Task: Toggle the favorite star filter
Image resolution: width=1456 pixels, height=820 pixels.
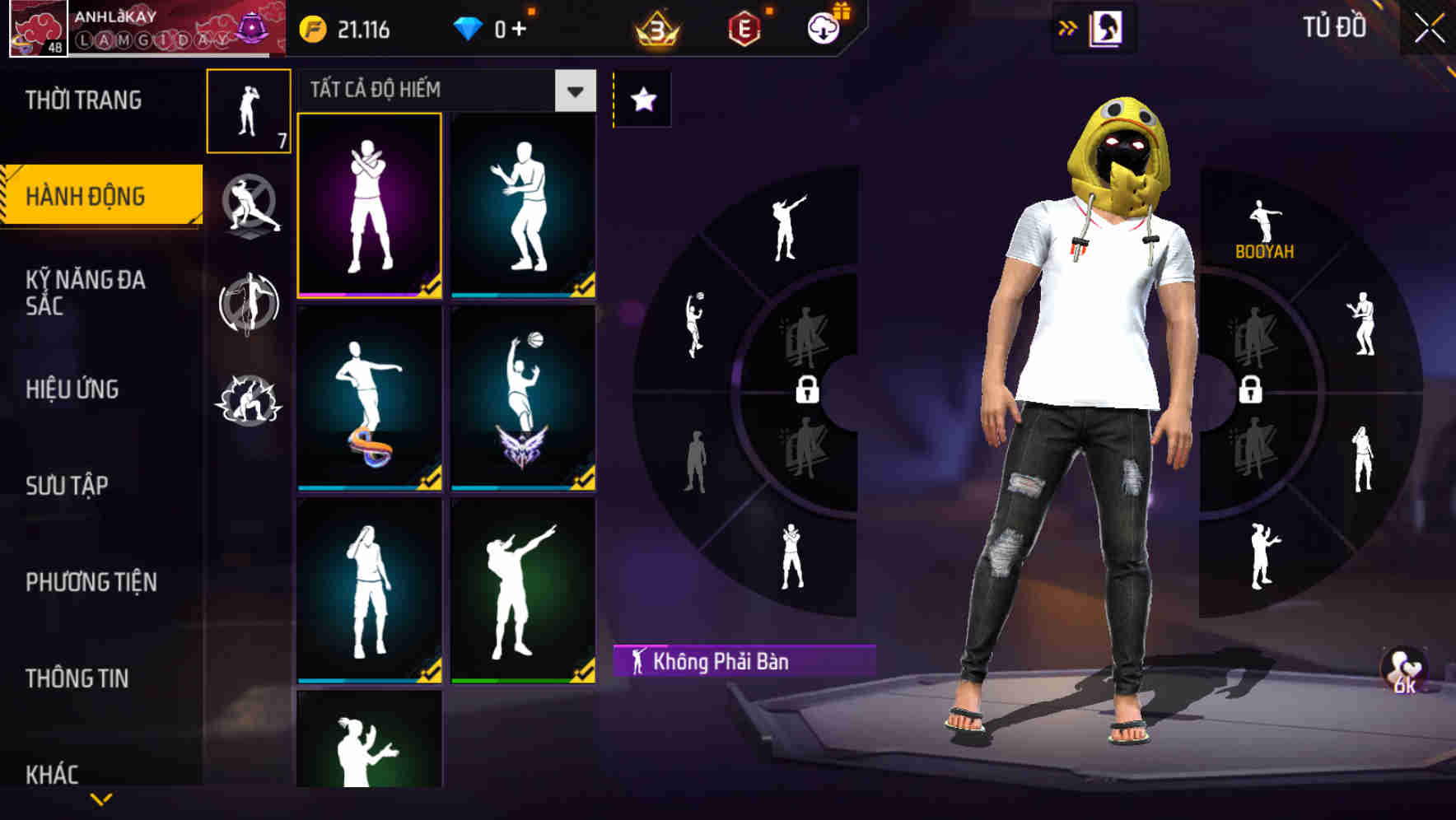Action: tap(641, 98)
